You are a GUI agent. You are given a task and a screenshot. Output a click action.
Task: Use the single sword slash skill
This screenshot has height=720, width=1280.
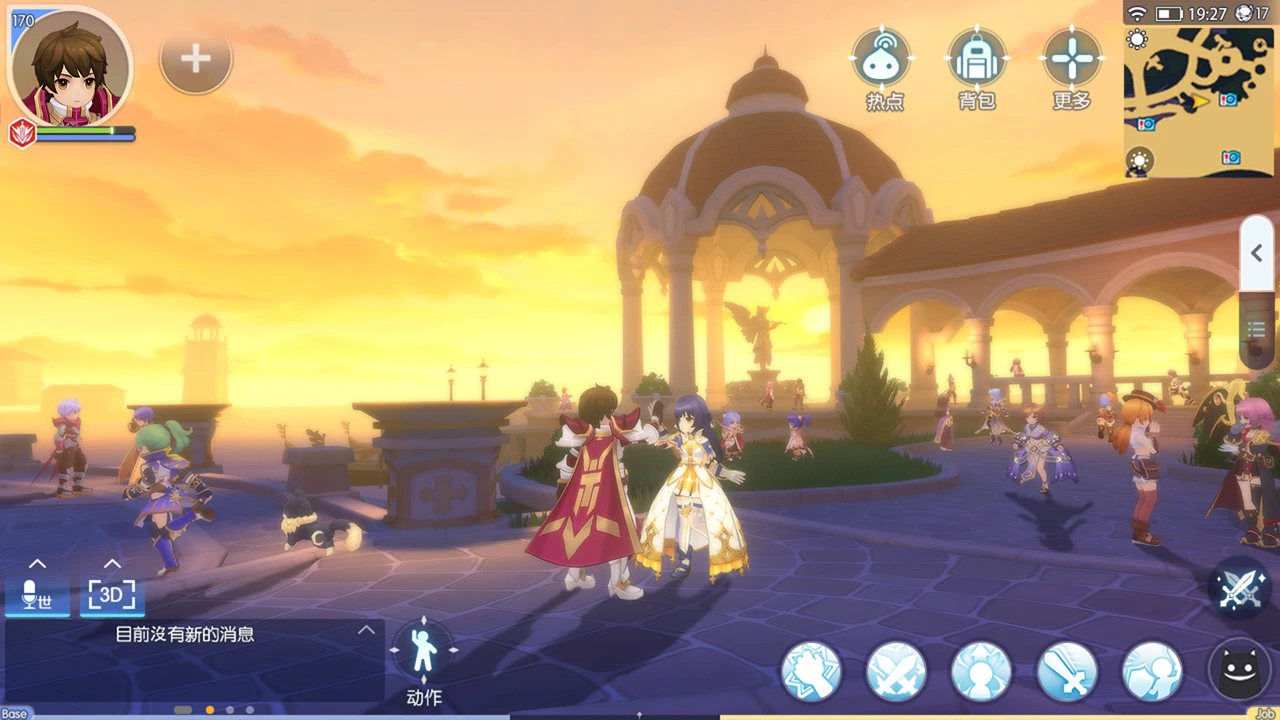pyautogui.click(x=1067, y=670)
